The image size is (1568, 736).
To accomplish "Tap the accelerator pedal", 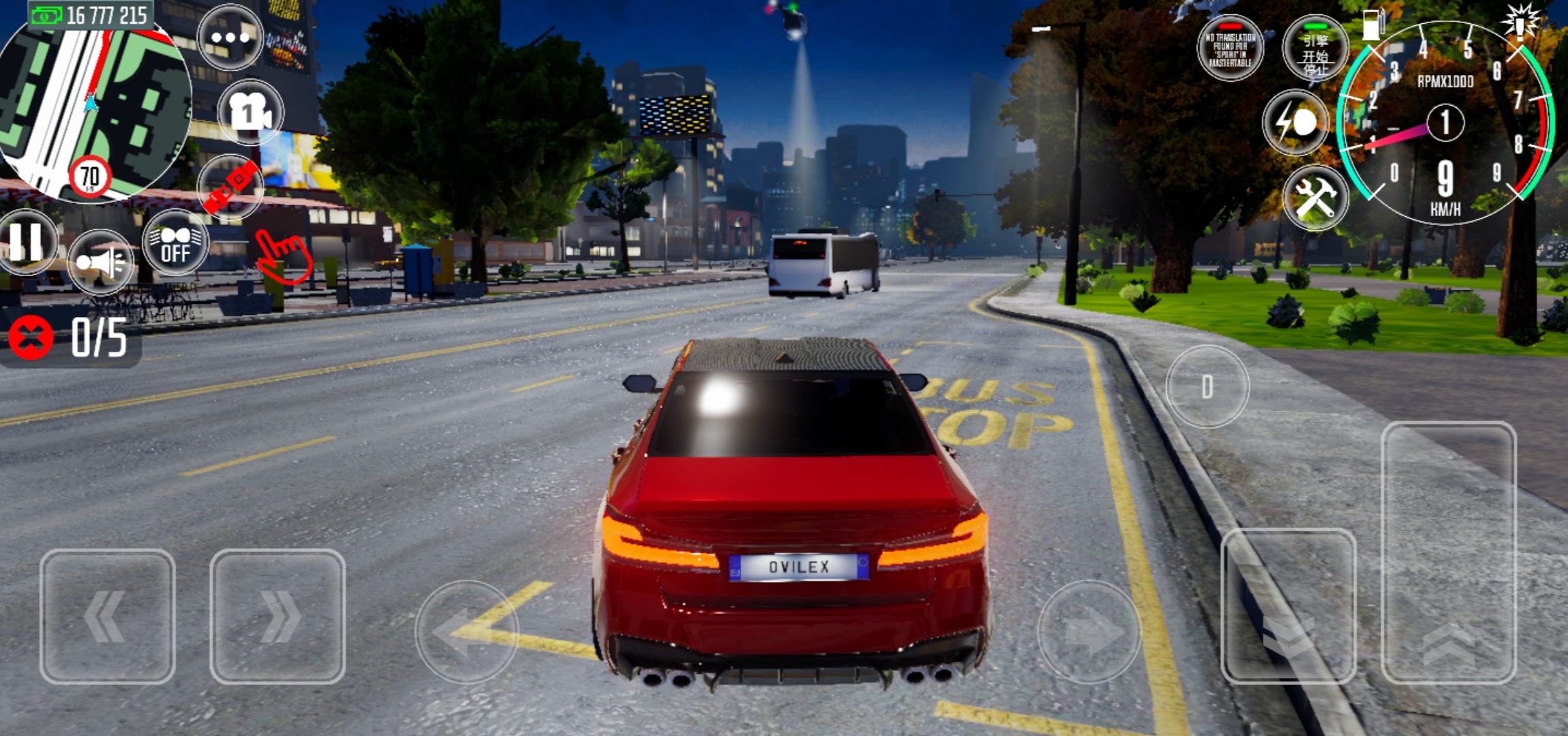I will 1449,552.
